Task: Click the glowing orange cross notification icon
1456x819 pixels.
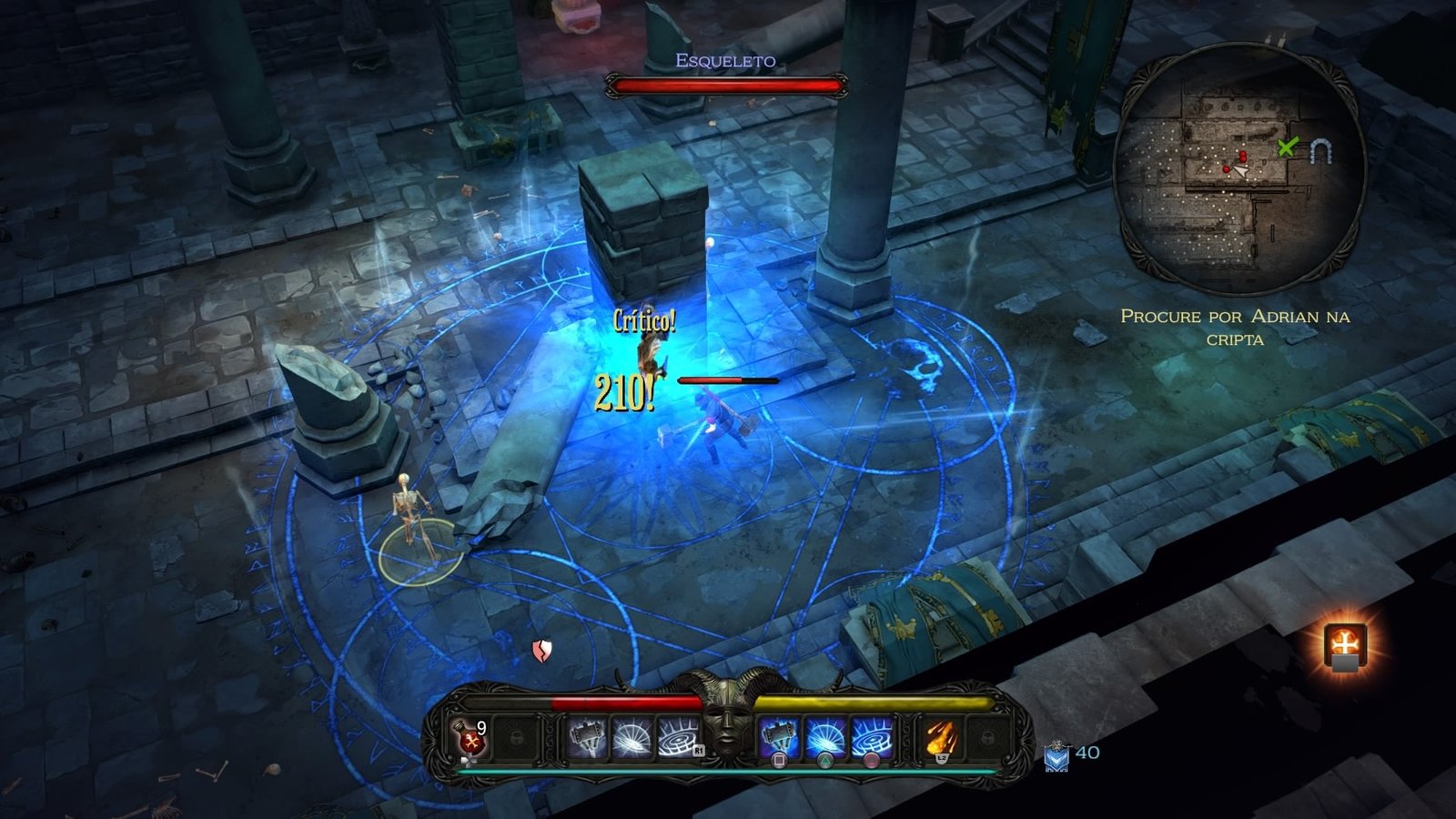Action: click(x=1344, y=646)
